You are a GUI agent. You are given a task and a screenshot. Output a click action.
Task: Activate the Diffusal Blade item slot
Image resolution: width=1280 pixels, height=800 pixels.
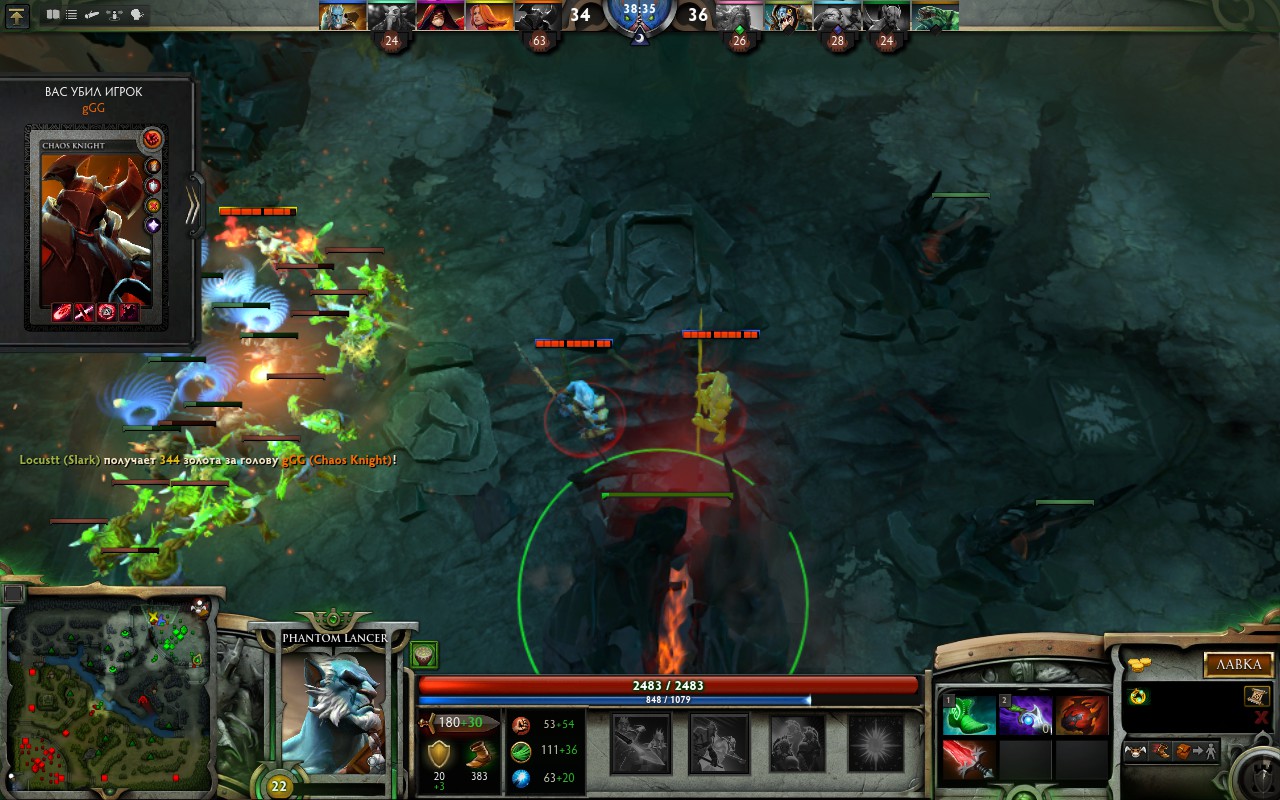pyautogui.click(x=1025, y=715)
